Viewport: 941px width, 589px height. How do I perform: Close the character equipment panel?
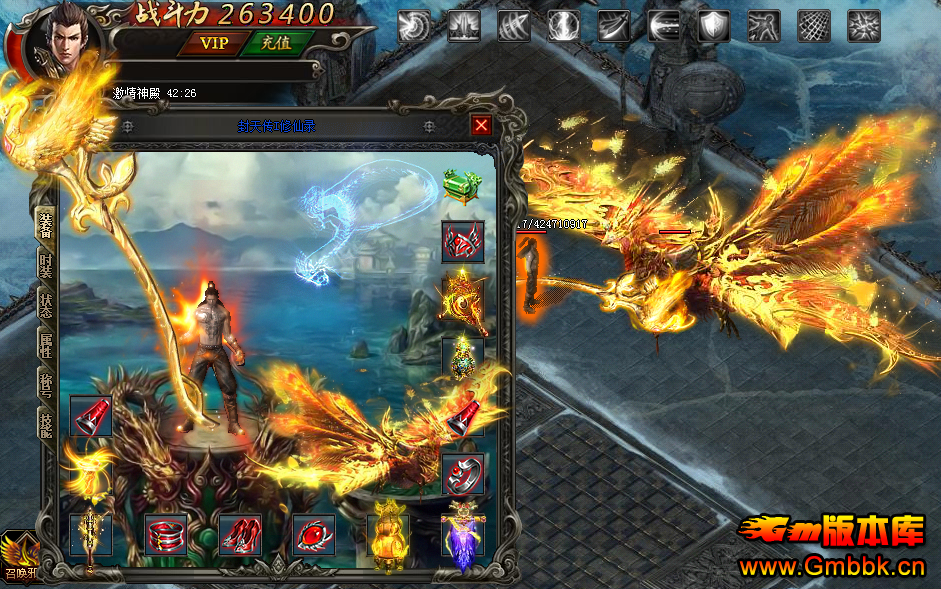click(x=481, y=125)
